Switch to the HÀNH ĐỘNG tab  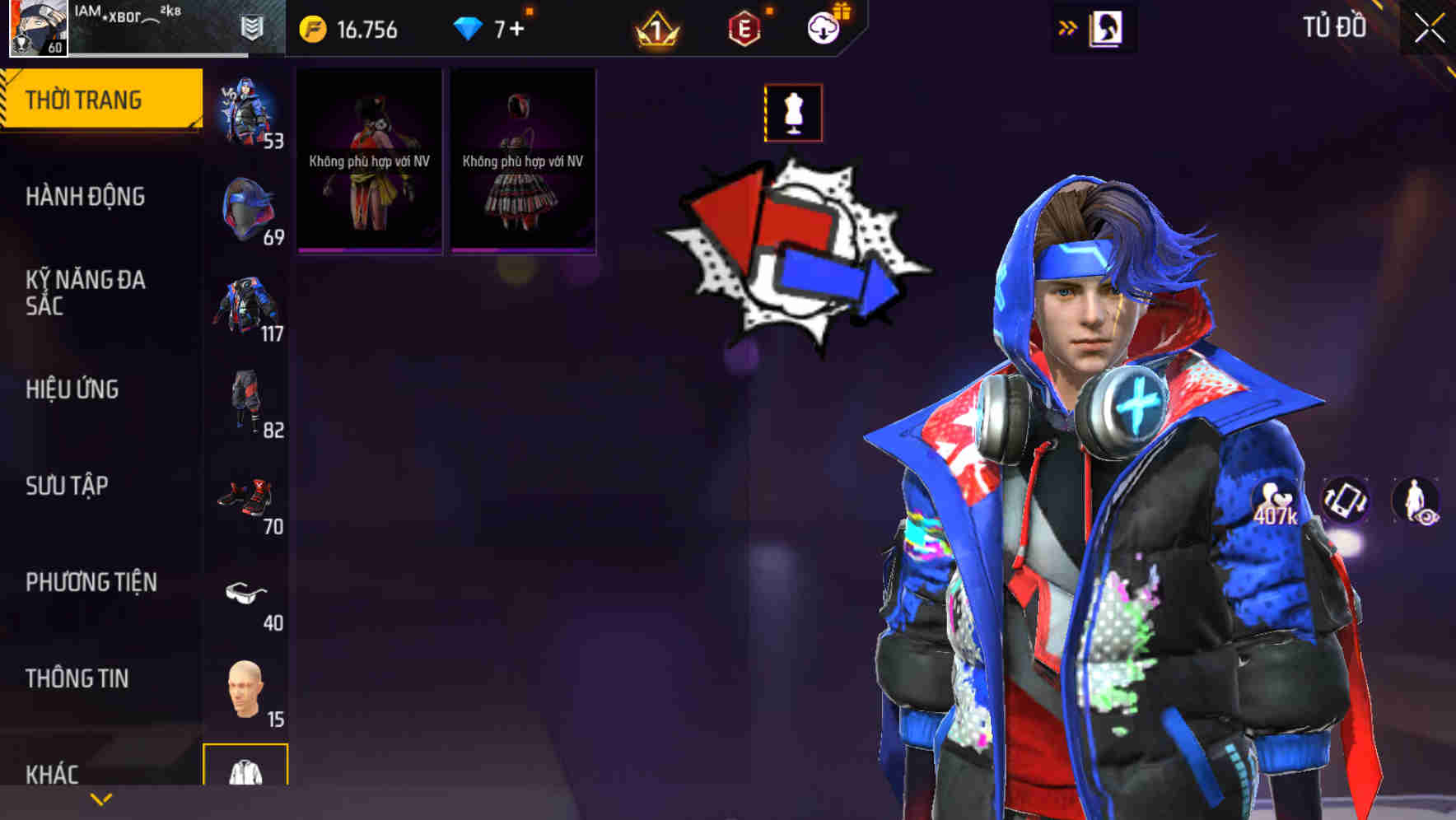click(86, 197)
